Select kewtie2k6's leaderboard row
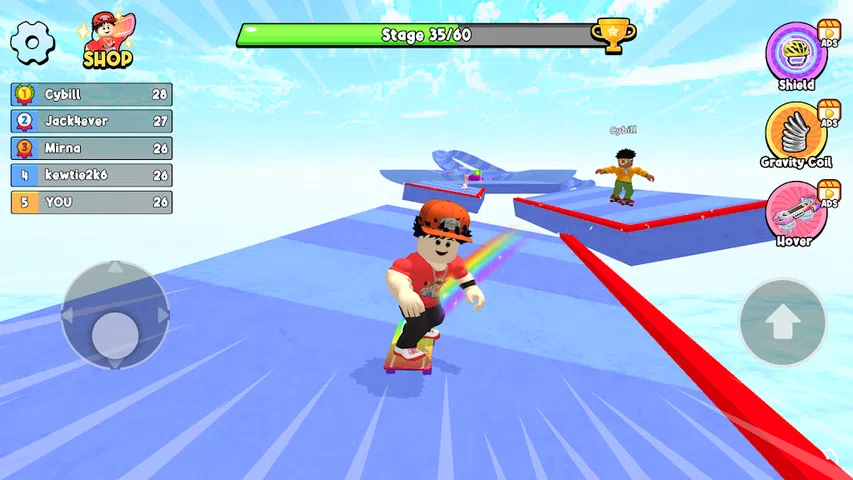This screenshot has height=480, width=853. tap(91, 175)
